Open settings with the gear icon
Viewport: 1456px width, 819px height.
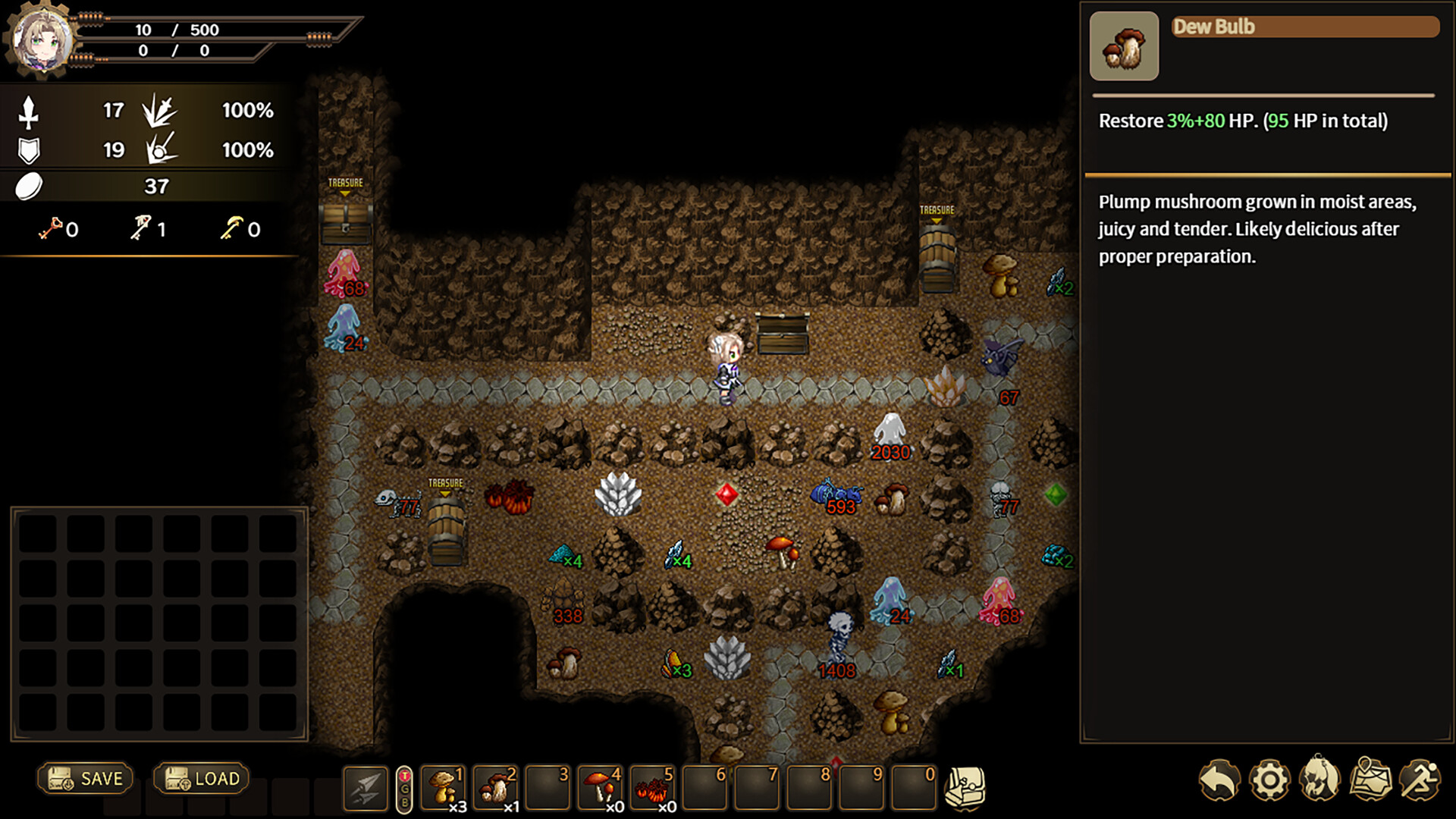[1269, 780]
